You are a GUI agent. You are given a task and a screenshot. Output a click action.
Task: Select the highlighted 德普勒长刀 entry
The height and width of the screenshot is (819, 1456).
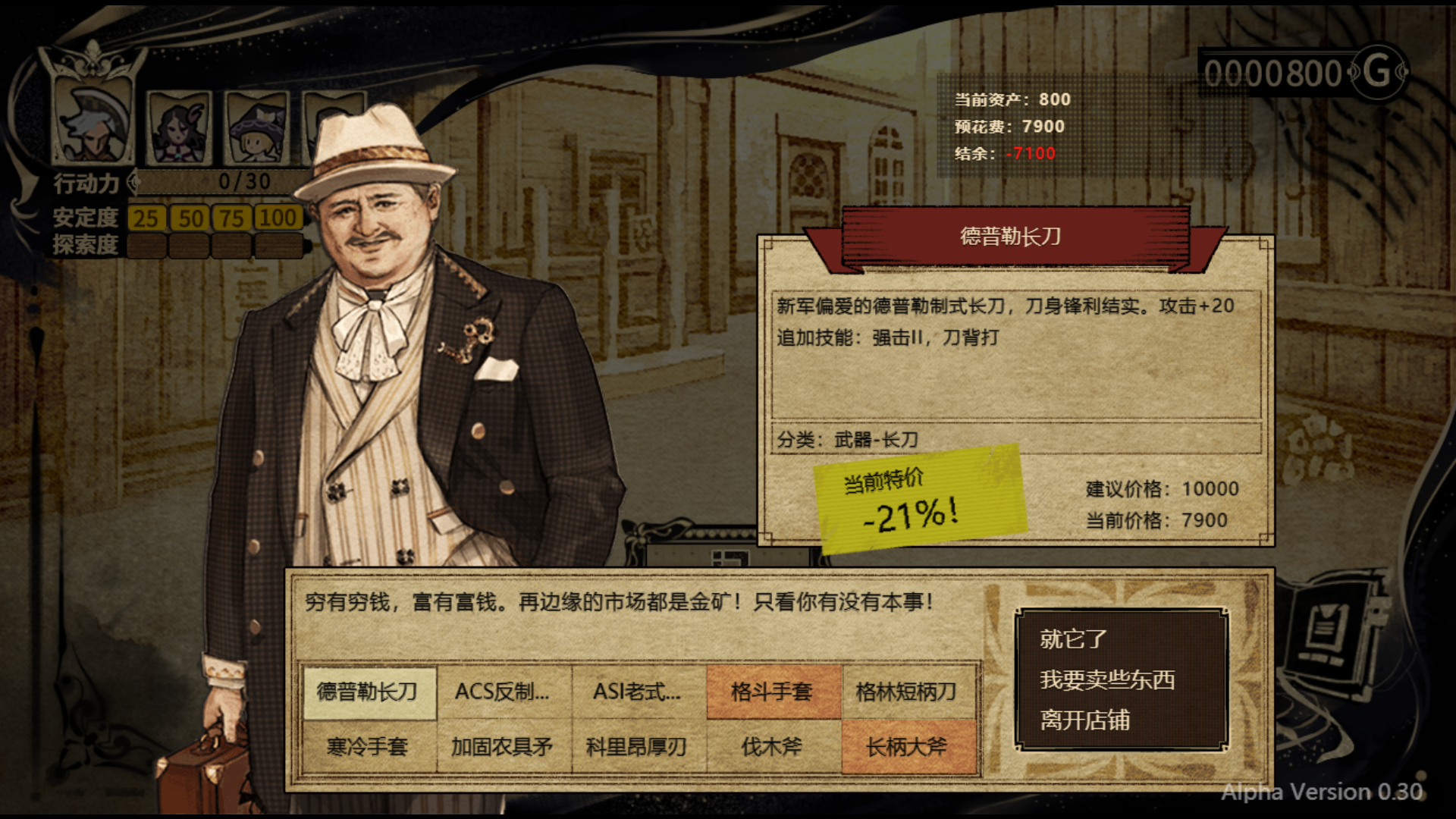tap(369, 692)
